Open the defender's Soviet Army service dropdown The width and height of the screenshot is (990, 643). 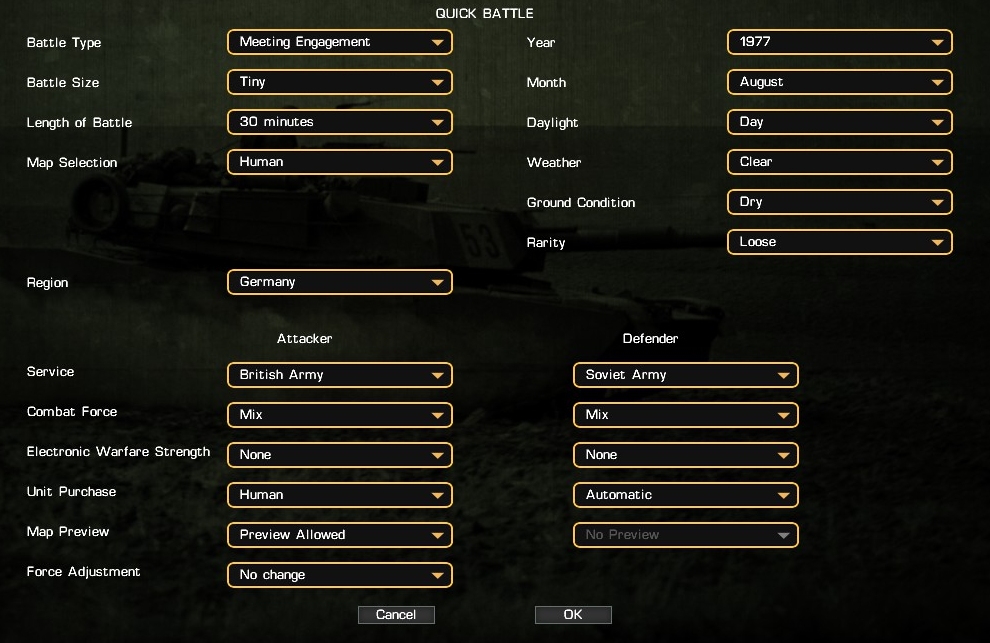(686, 375)
